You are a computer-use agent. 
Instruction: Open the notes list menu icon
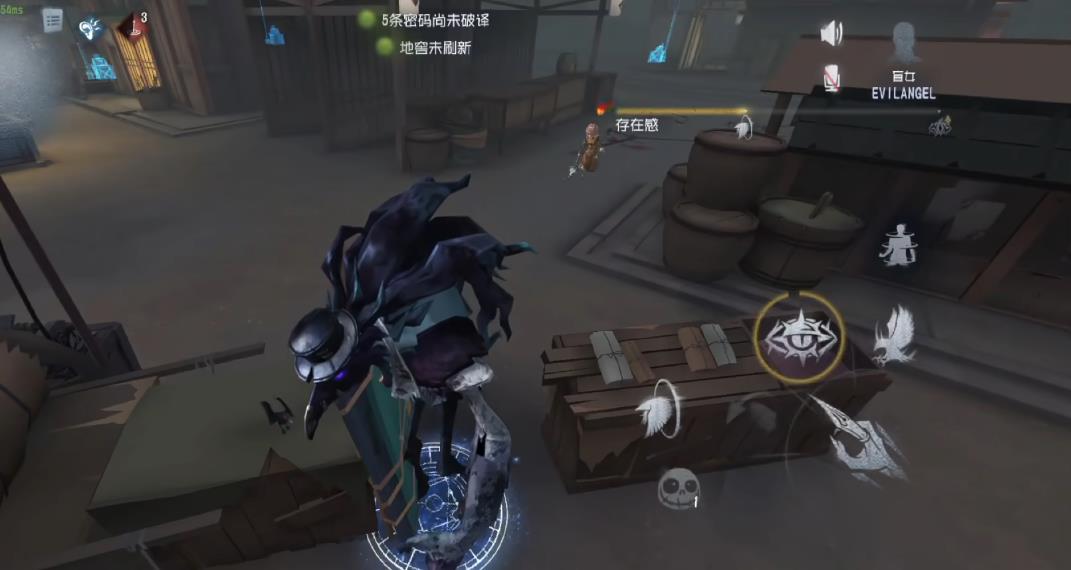(x=52, y=20)
